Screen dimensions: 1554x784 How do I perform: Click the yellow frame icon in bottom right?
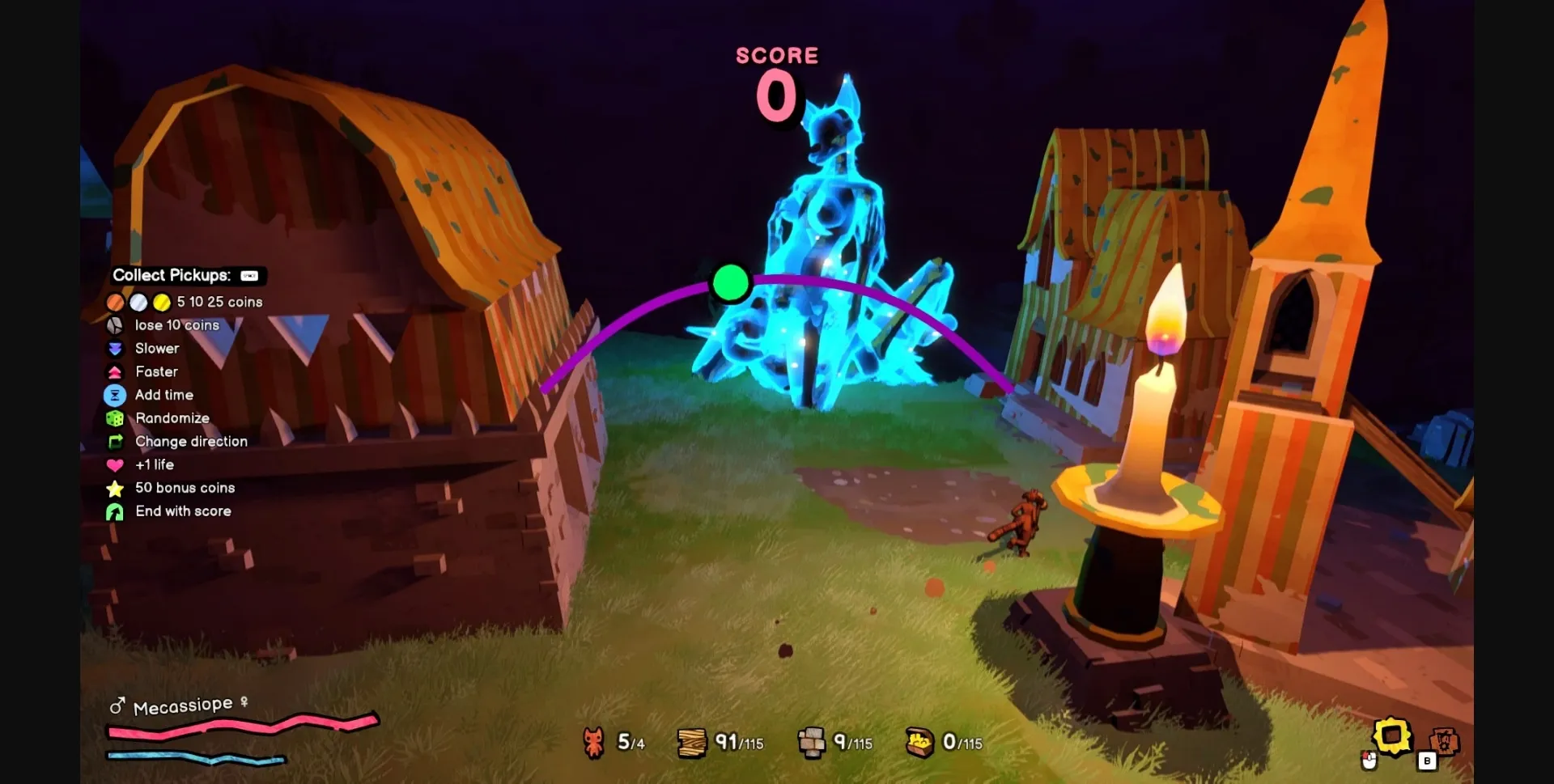(1391, 737)
